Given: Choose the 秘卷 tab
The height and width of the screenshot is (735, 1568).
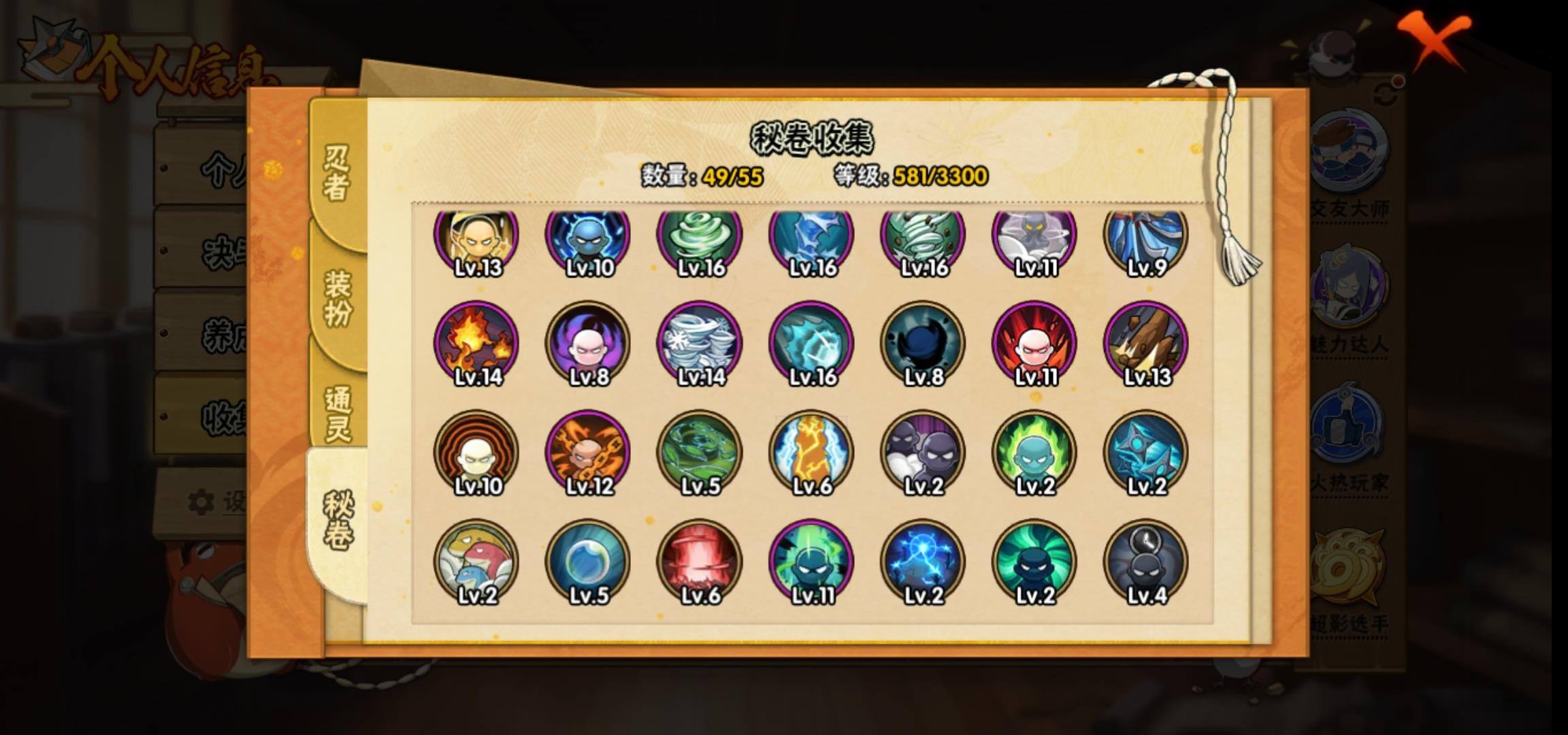Looking at the screenshot, I should (338, 522).
